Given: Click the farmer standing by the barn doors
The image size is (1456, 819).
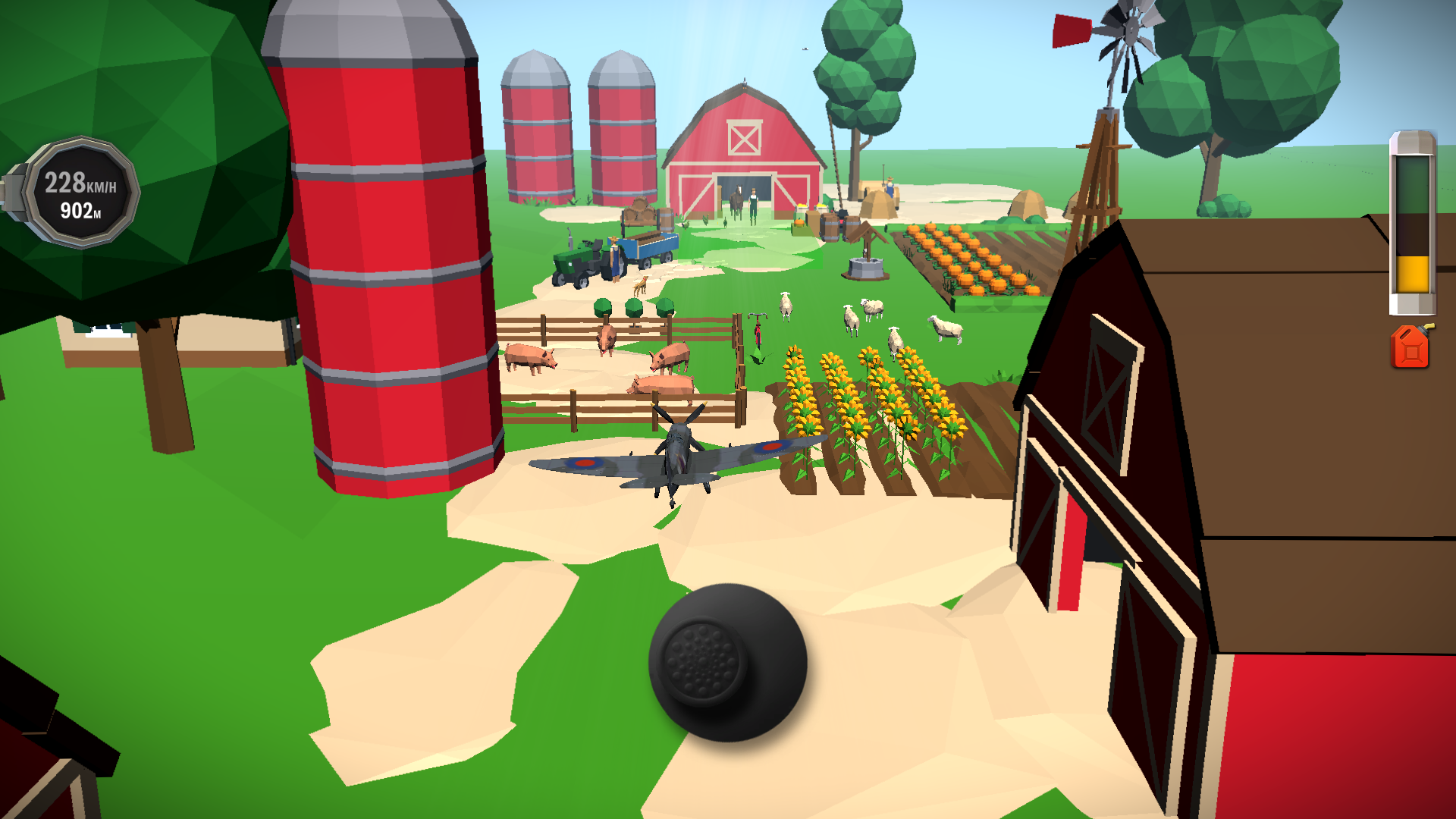Looking at the screenshot, I should (x=753, y=203).
